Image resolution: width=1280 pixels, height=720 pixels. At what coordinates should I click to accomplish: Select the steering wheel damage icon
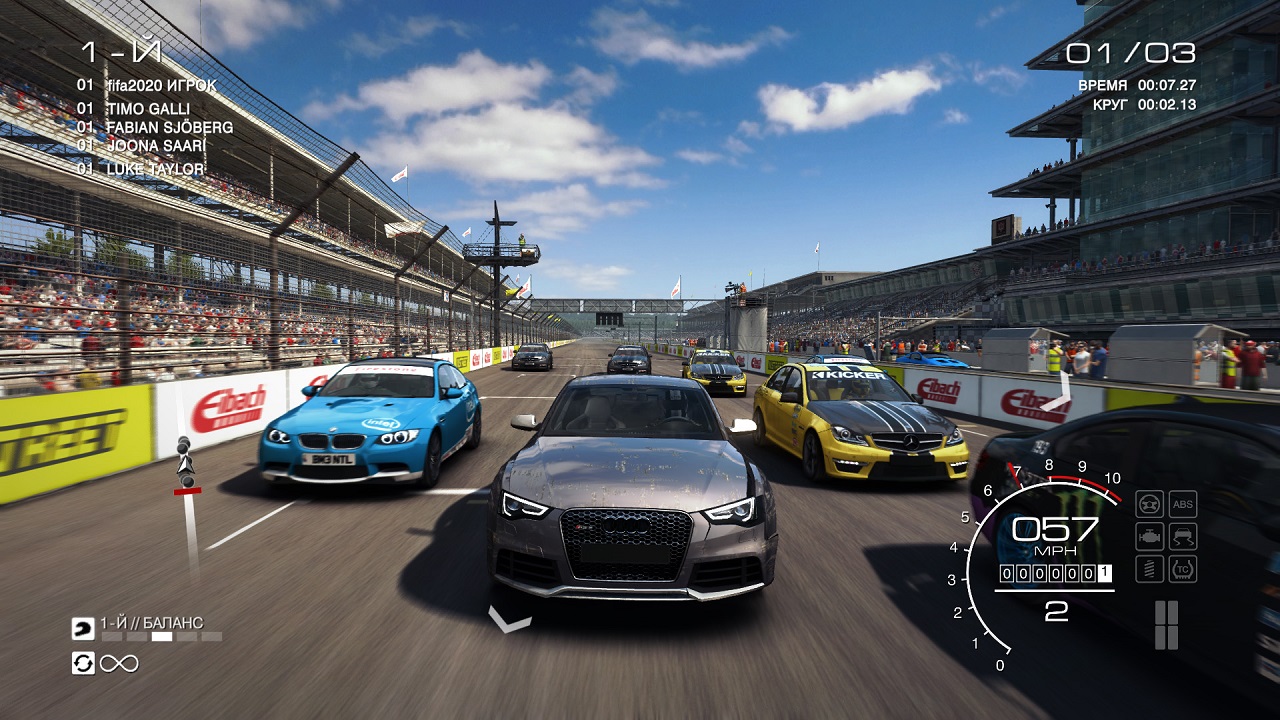point(1150,504)
